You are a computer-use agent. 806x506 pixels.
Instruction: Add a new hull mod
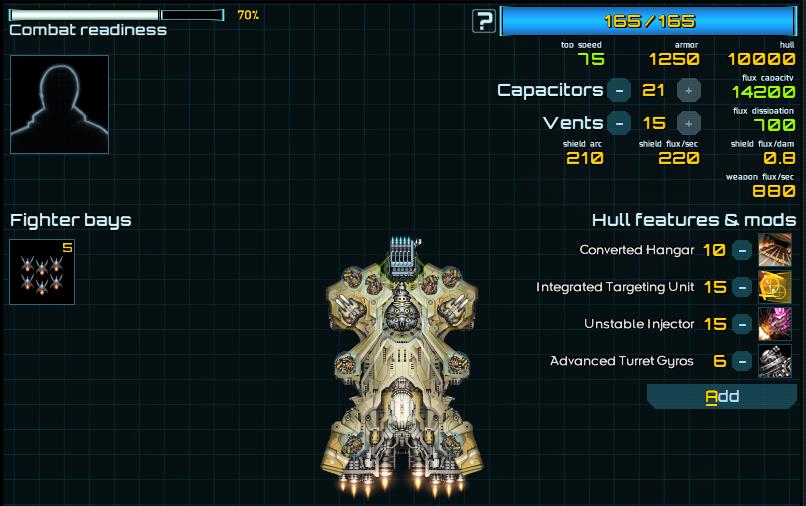(722, 397)
